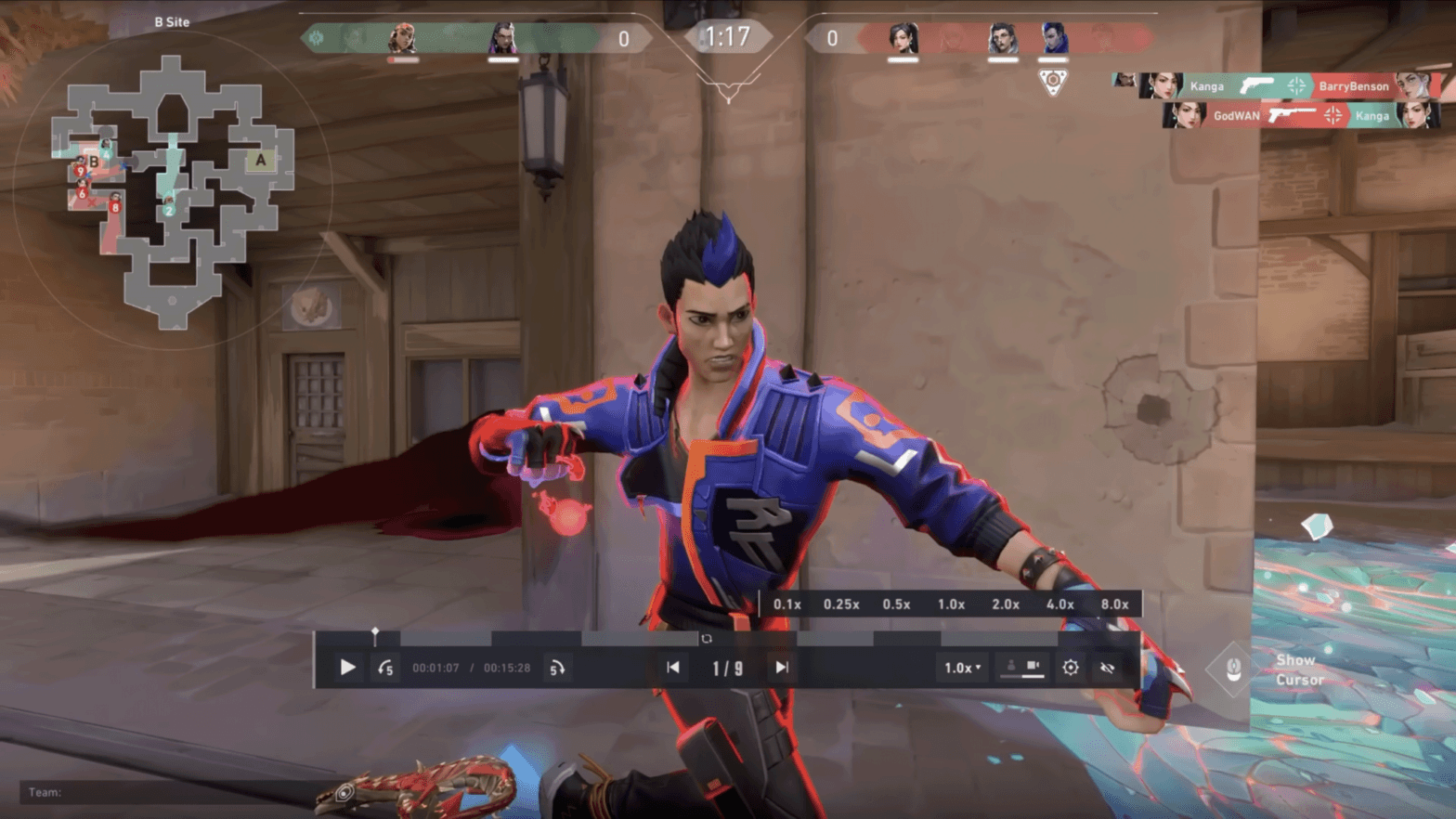Image resolution: width=1456 pixels, height=819 pixels.
Task: Choose 0.25x playback speed
Action: 841,604
